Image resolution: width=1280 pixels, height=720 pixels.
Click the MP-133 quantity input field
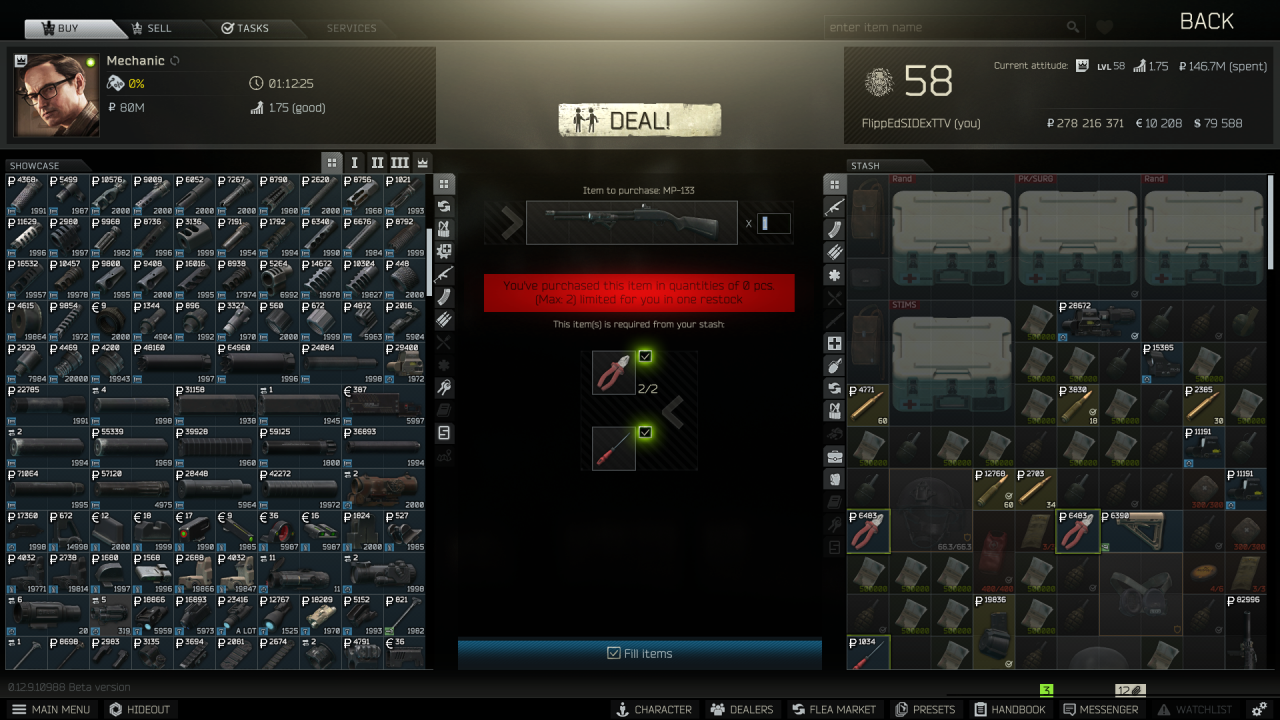pos(772,223)
